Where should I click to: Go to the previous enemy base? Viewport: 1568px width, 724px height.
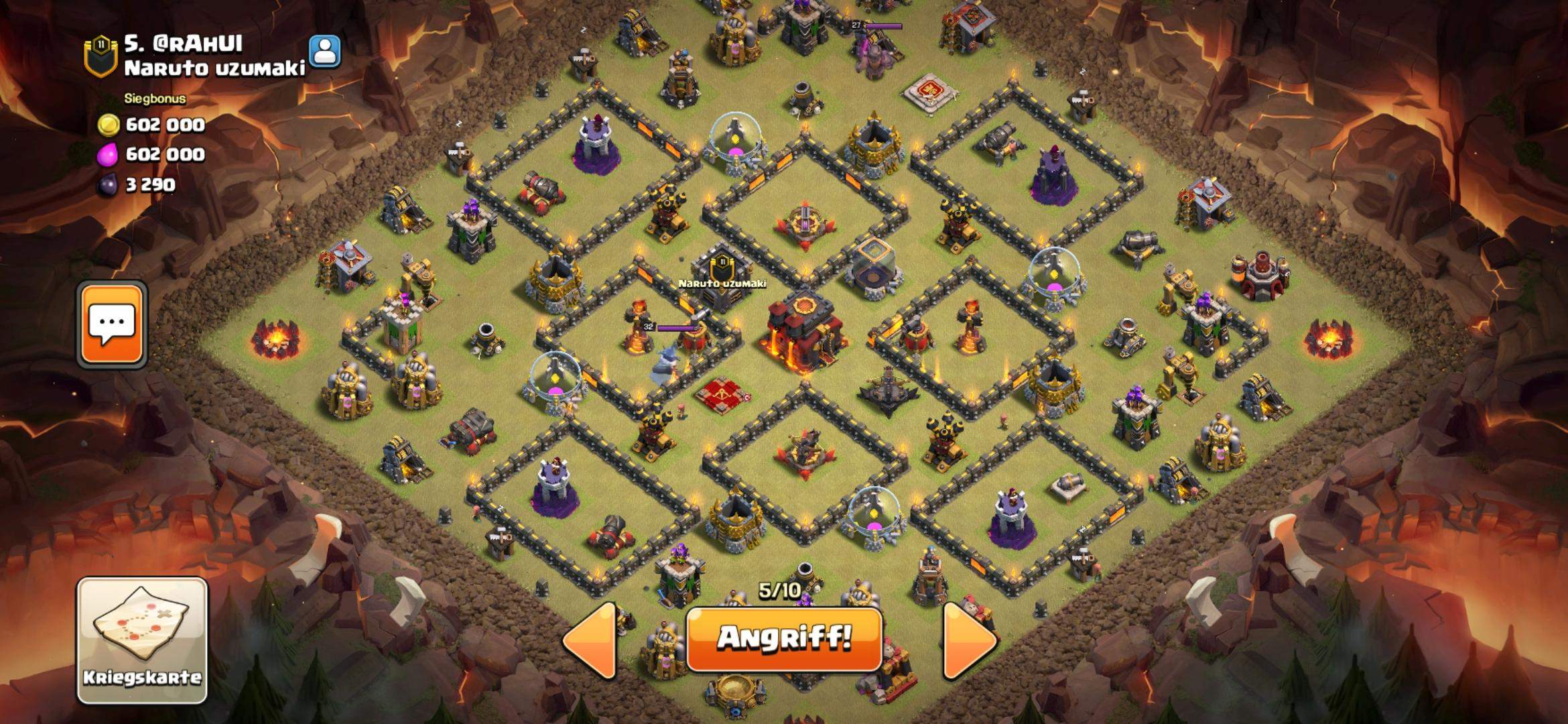591,640
